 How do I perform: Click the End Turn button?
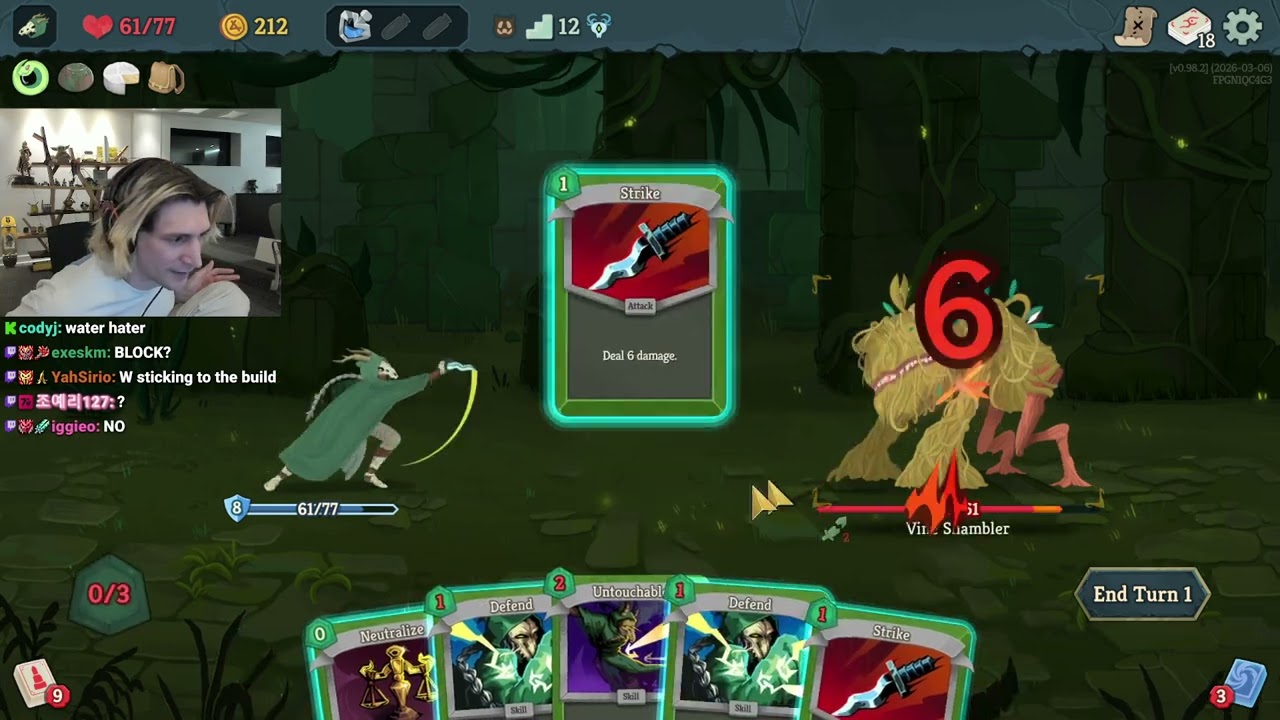[x=1142, y=594]
